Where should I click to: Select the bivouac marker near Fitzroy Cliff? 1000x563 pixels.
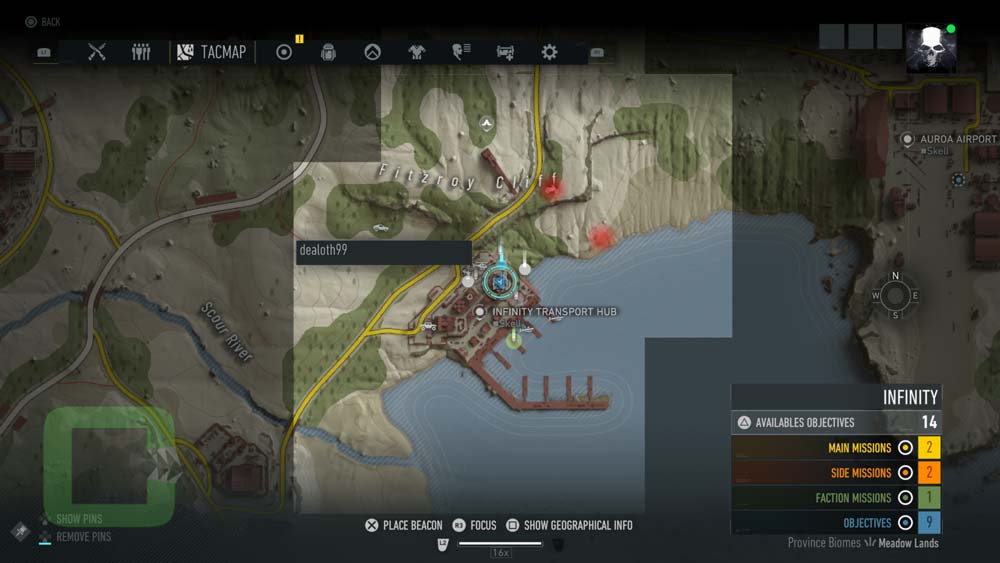coord(486,124)
